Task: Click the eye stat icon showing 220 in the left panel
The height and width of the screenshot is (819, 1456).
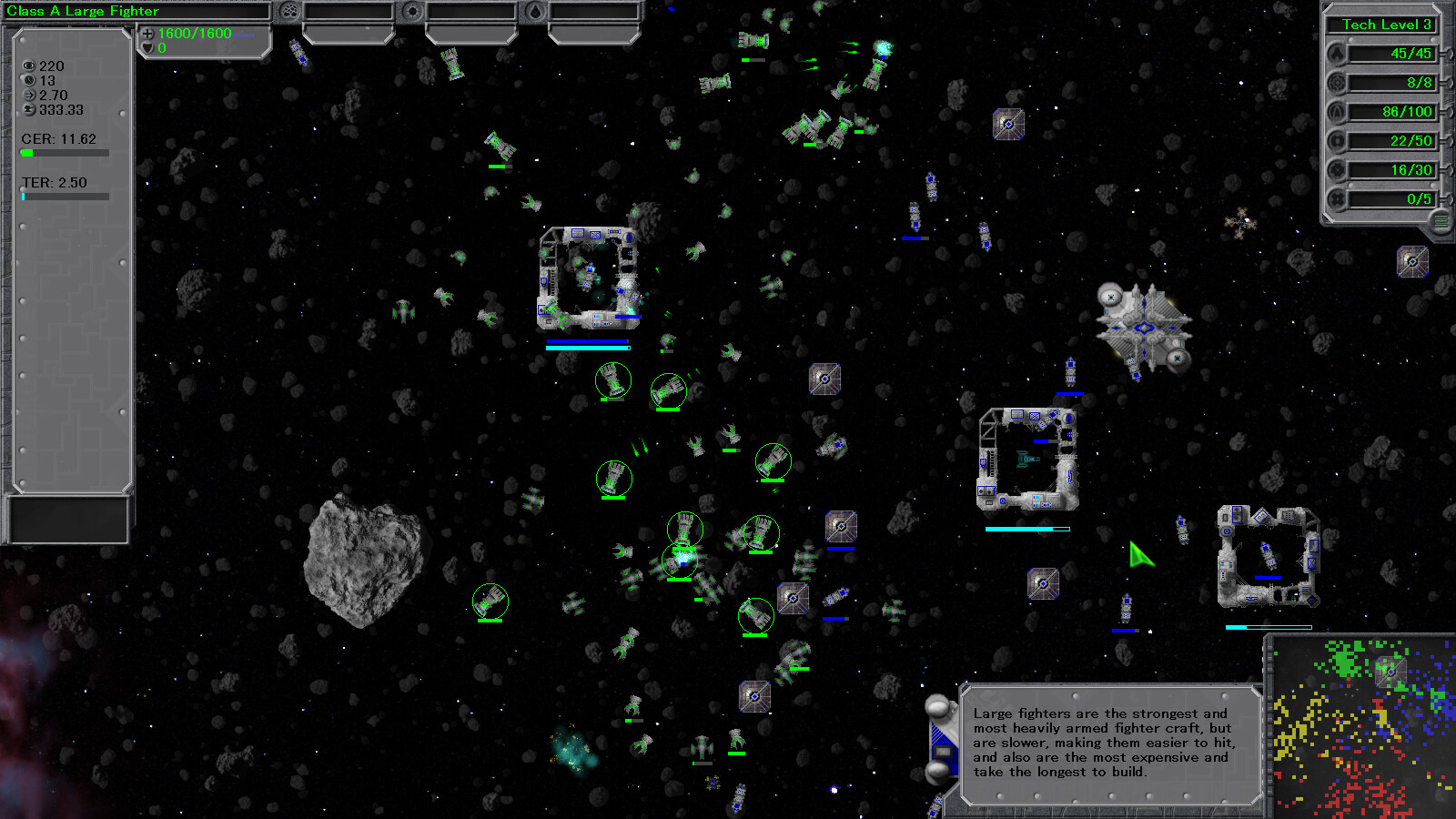Action: click(x=29, y=66)
